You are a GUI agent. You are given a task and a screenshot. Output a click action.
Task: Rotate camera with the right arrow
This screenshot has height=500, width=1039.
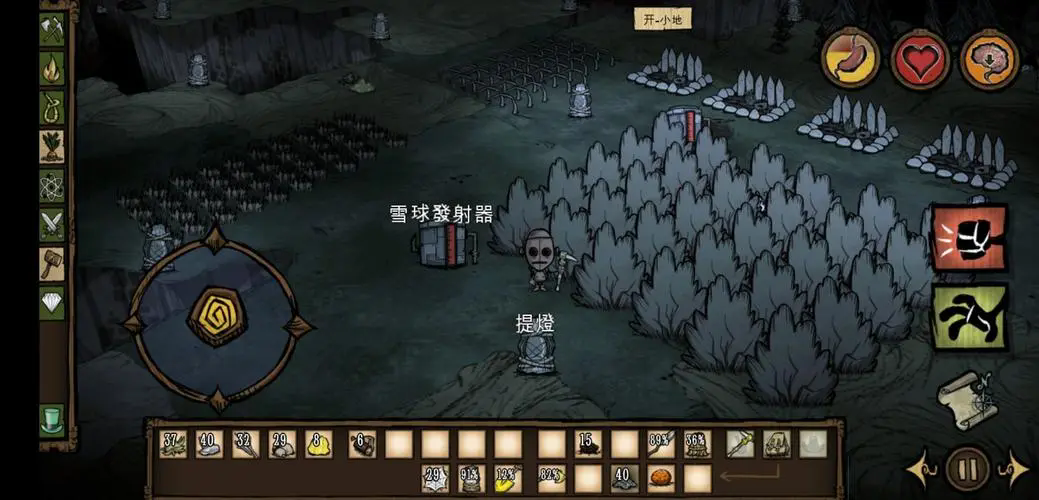(1014, 468)
